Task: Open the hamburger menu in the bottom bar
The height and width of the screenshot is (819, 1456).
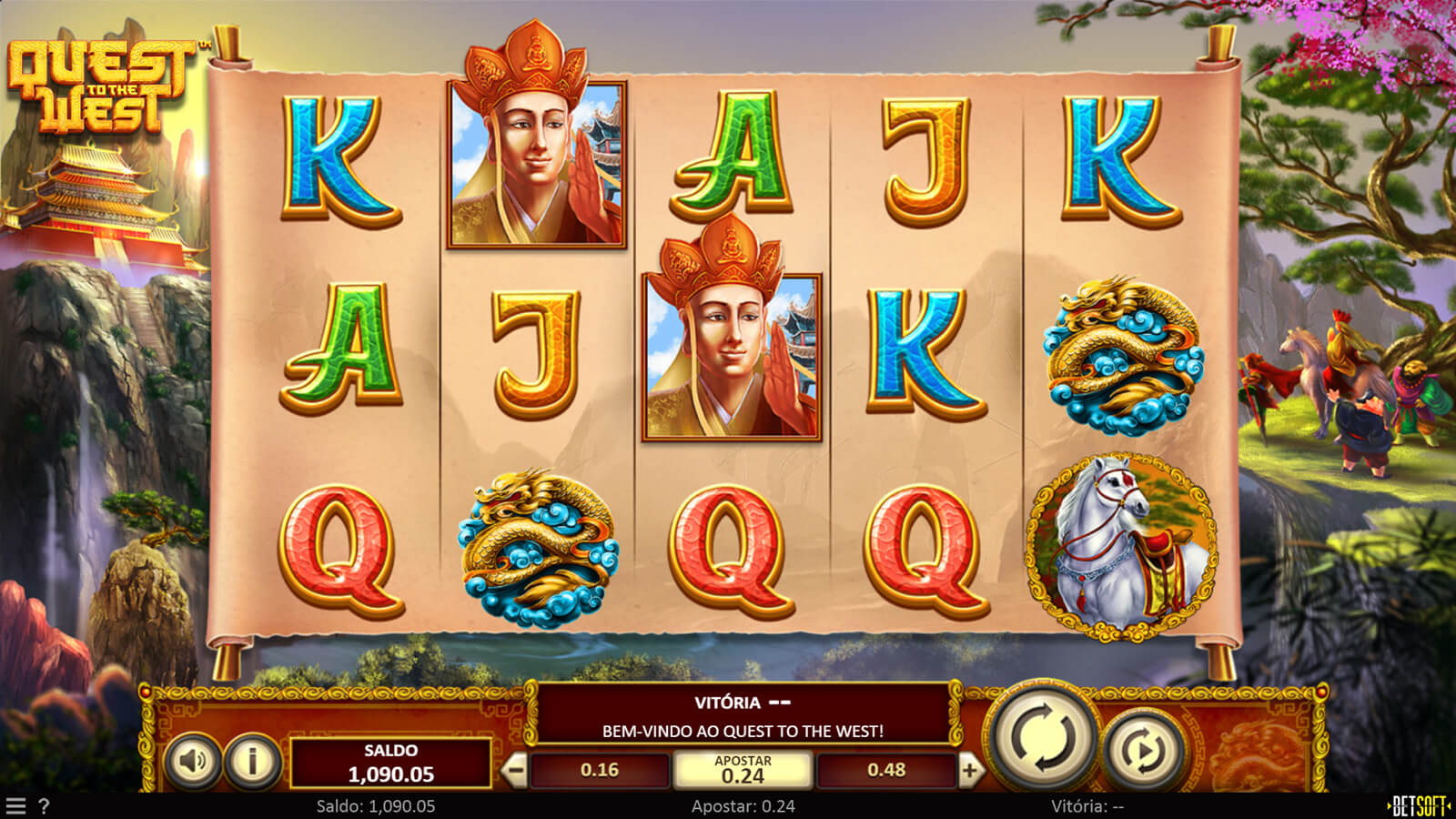Action: coord(15,806)
